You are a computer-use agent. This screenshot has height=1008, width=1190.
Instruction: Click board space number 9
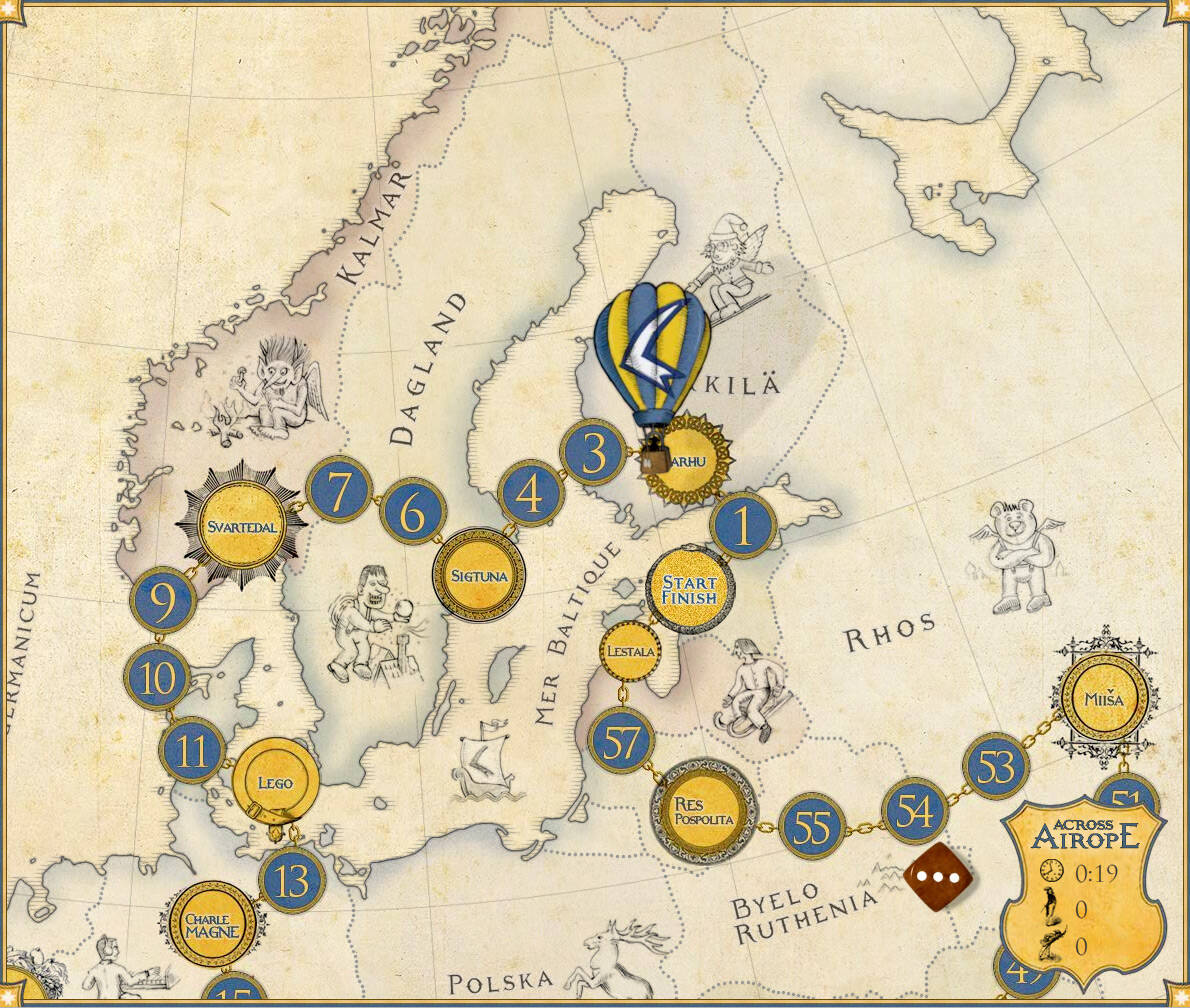162,601
